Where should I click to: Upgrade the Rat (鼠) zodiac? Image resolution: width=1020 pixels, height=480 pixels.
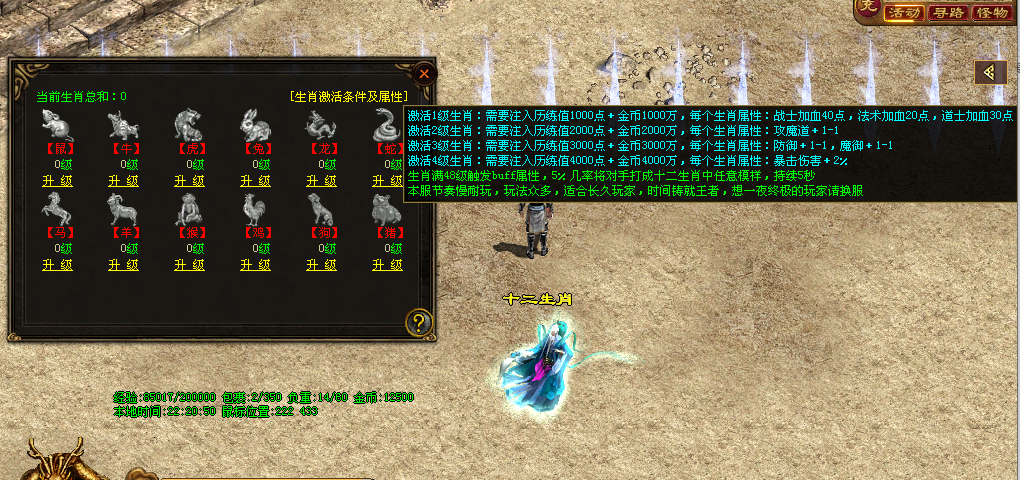pyautogui.click(x=57, y=181)
